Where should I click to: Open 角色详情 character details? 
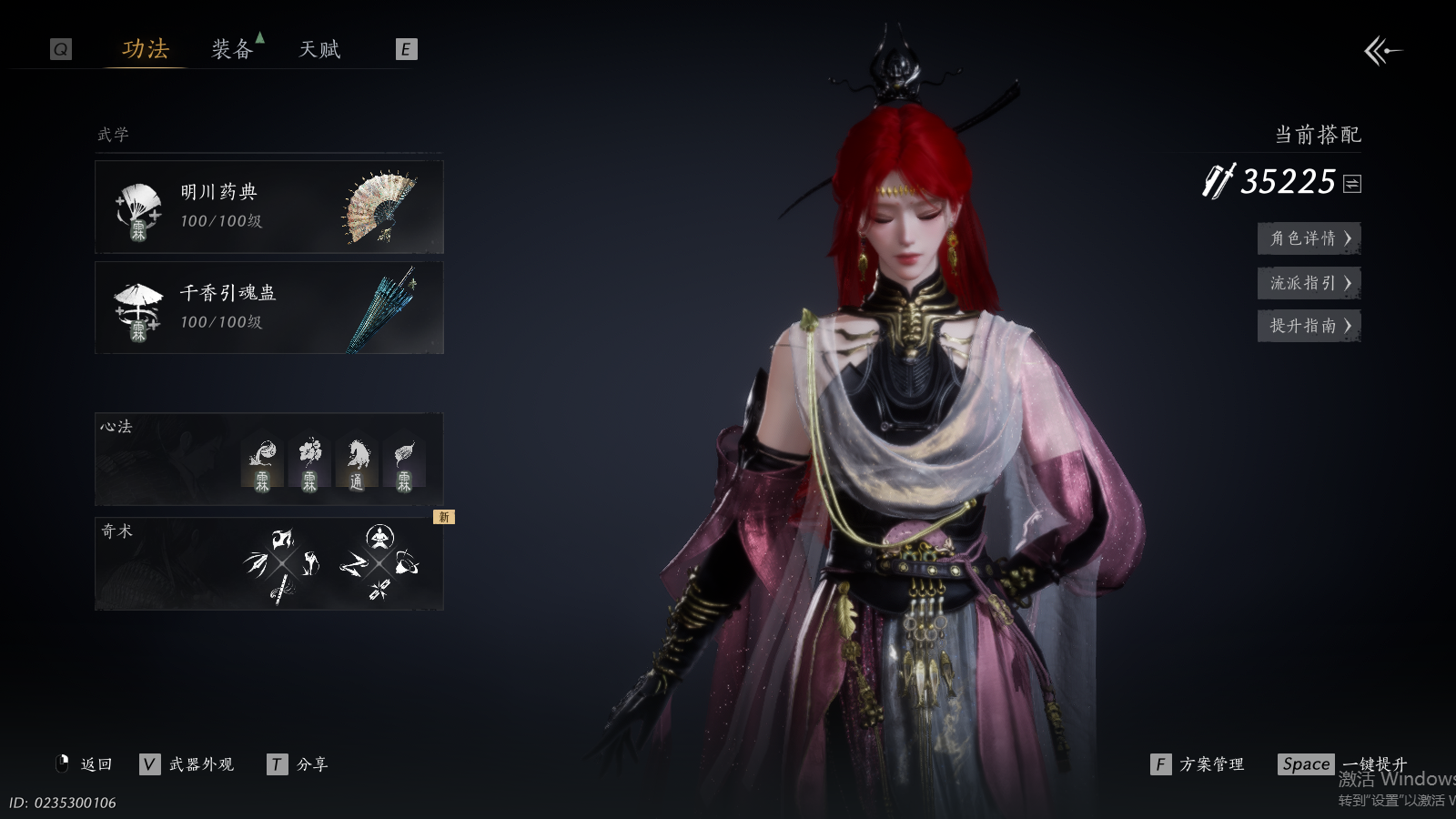click(1309, 238)
